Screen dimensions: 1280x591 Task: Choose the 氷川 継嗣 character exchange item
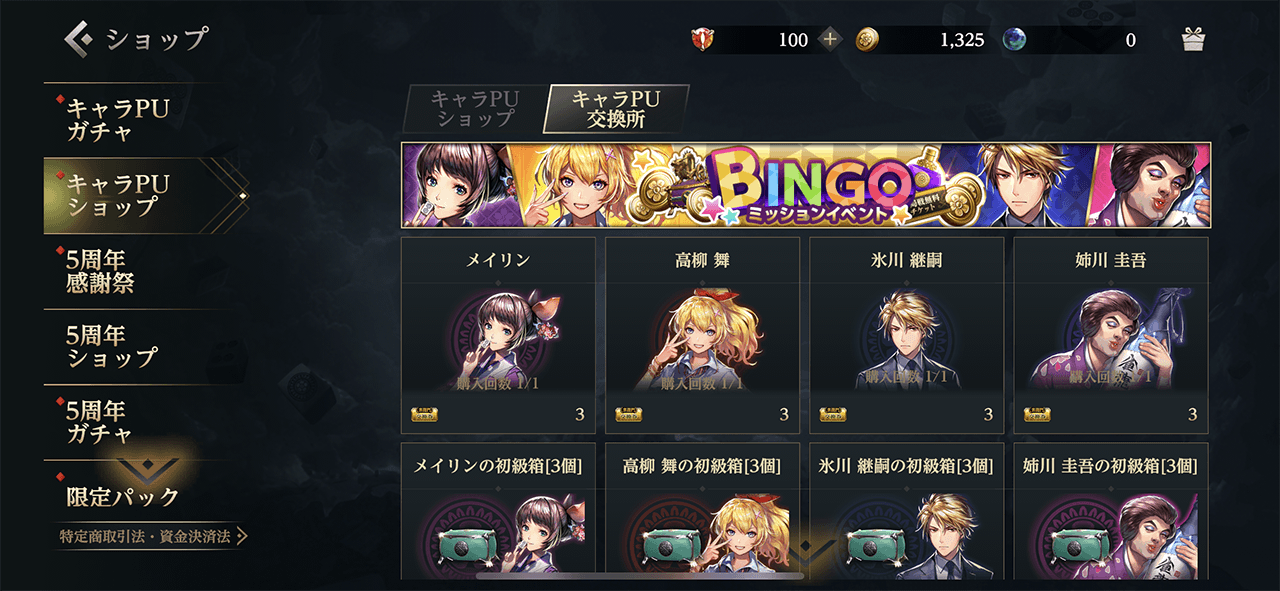point(906,335)
